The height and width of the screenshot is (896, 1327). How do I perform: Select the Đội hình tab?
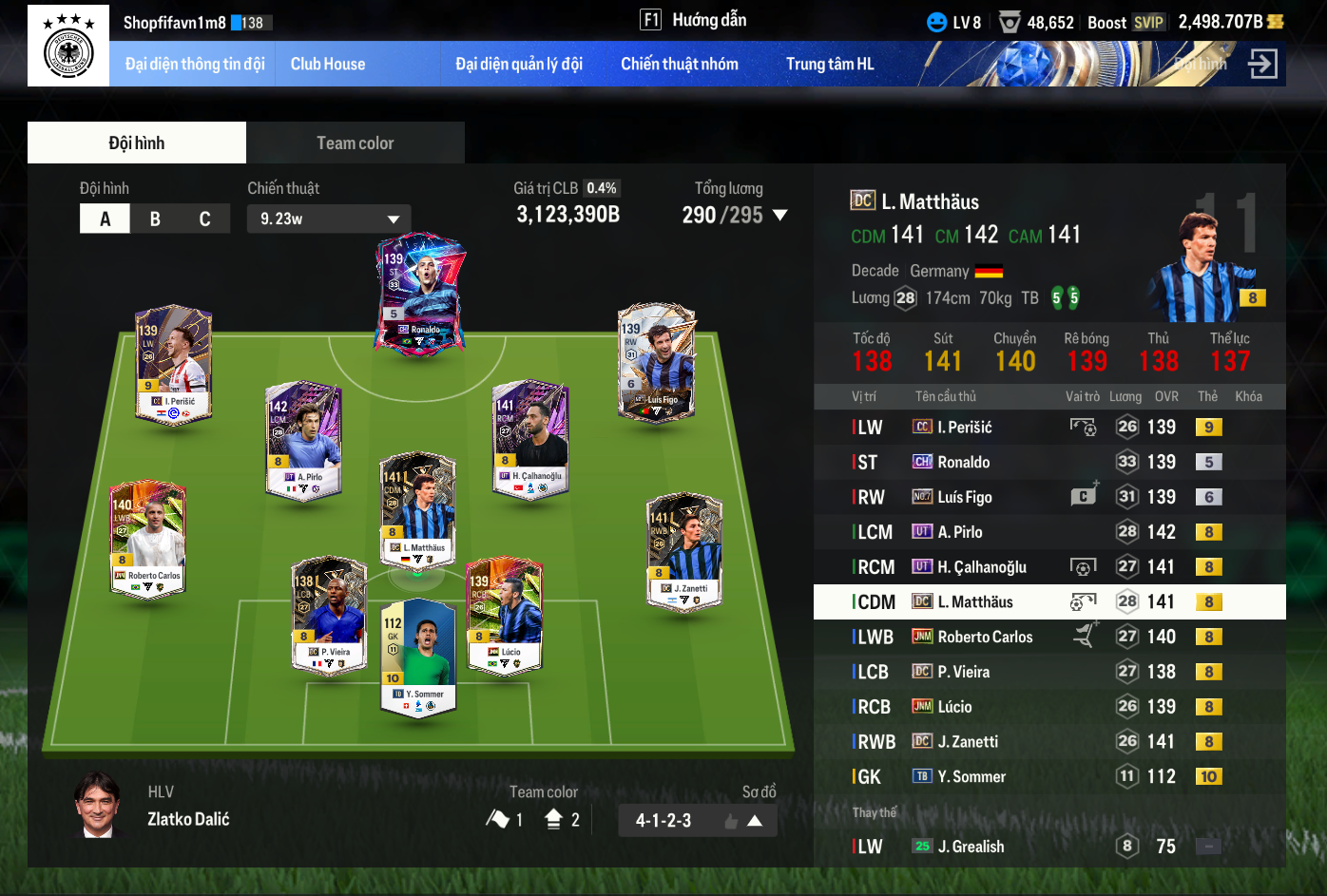[137, 143]
